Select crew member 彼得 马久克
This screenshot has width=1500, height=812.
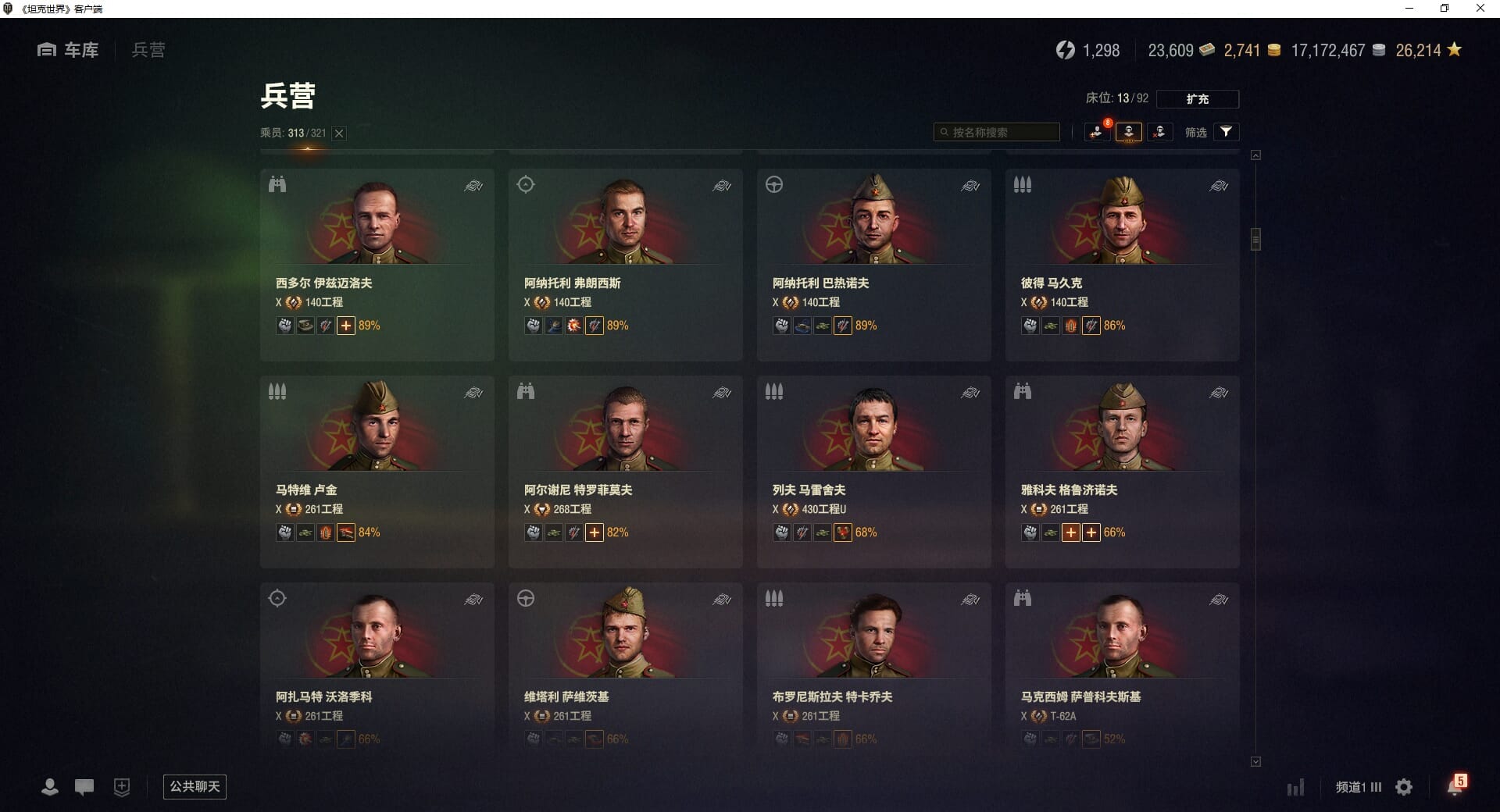1122,264
